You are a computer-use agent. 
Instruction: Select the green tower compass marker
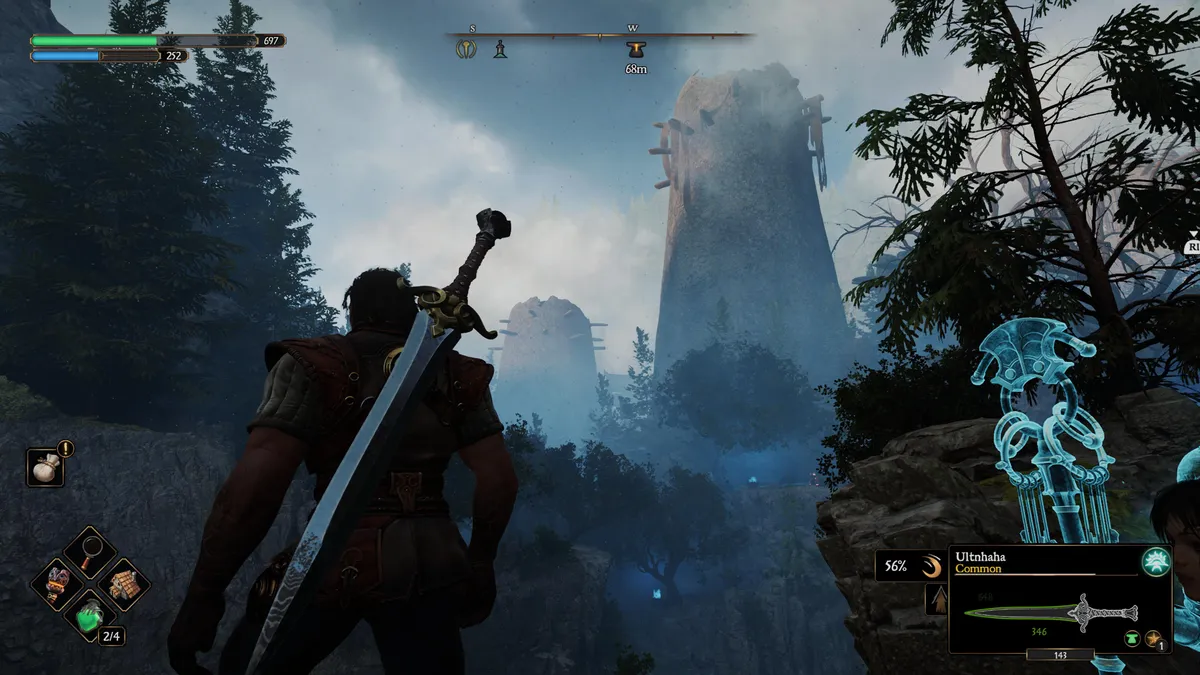pyautogui.click(x=500, y=48)
